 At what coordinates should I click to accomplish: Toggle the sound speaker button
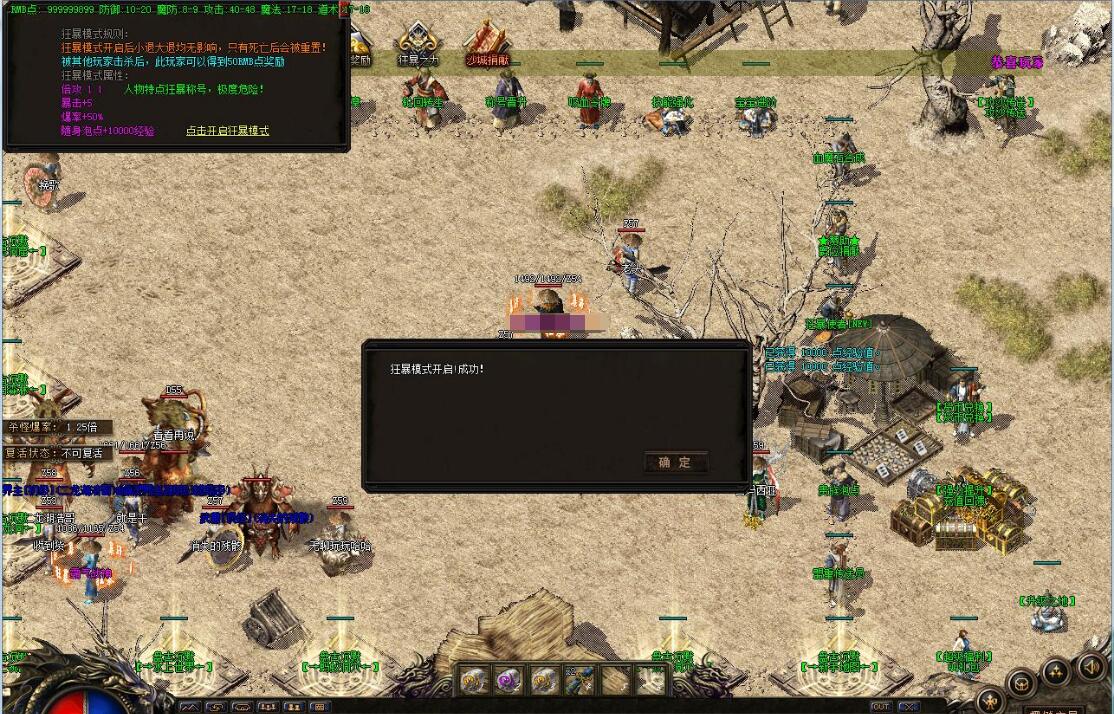tap(1091, 667)
